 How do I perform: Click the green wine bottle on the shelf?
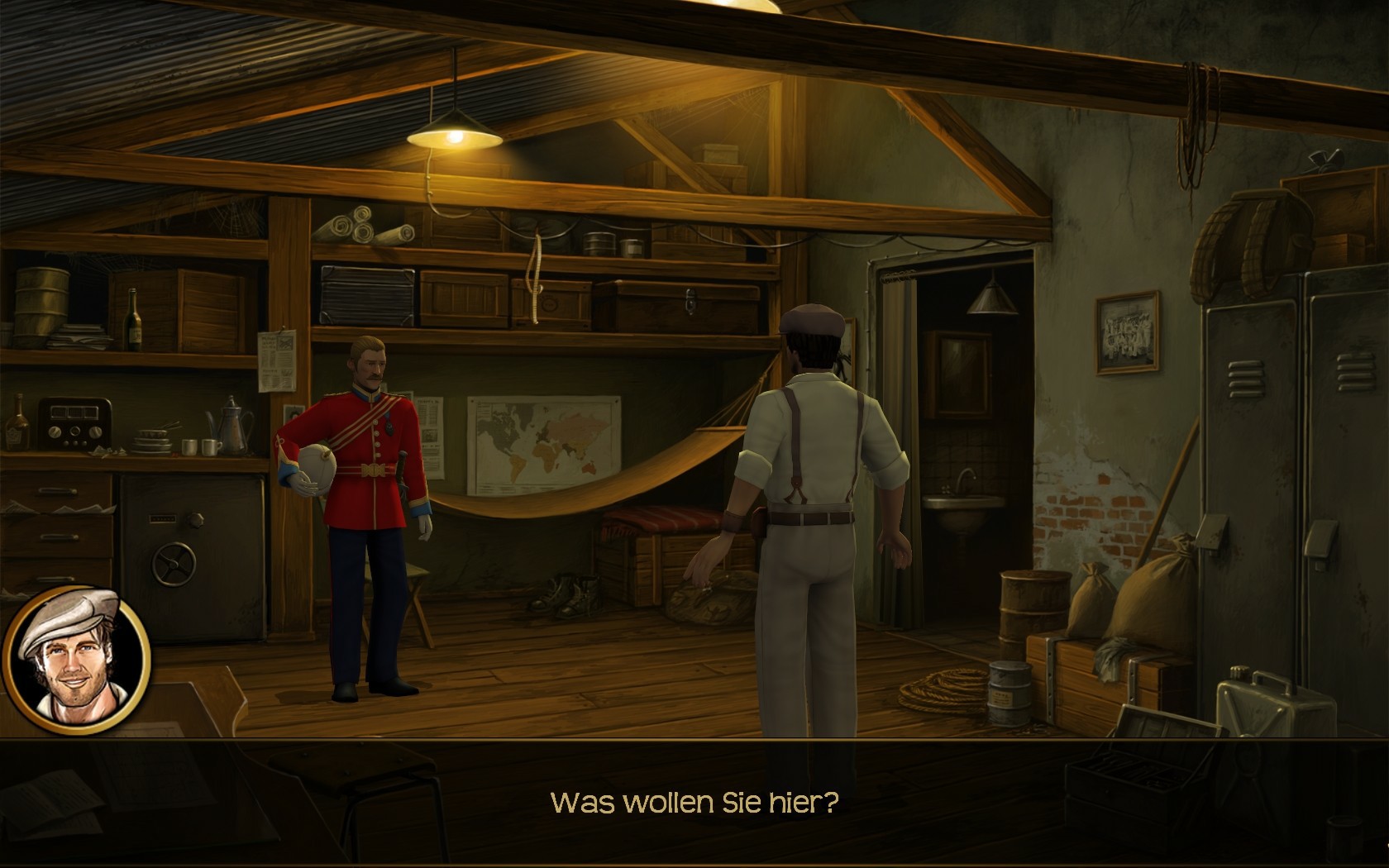click(x=132, y=318)
